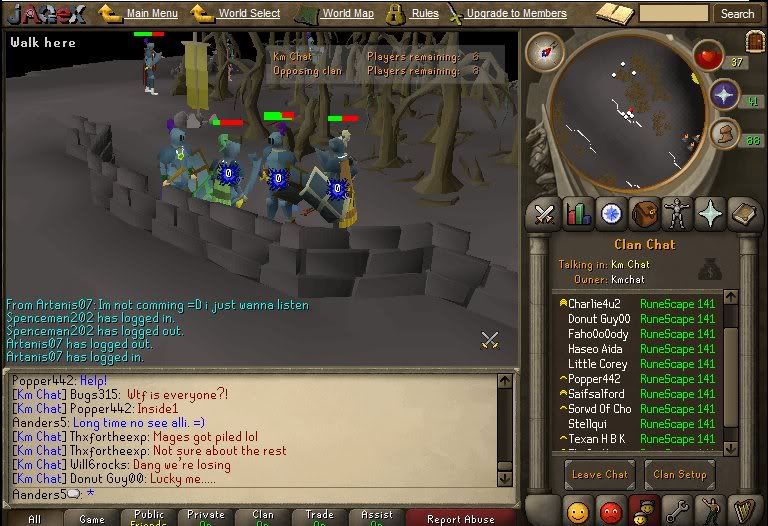Screen dimensions: 768x526
Task: Open the friends list smiley tab
Action: tap(578, 512)
